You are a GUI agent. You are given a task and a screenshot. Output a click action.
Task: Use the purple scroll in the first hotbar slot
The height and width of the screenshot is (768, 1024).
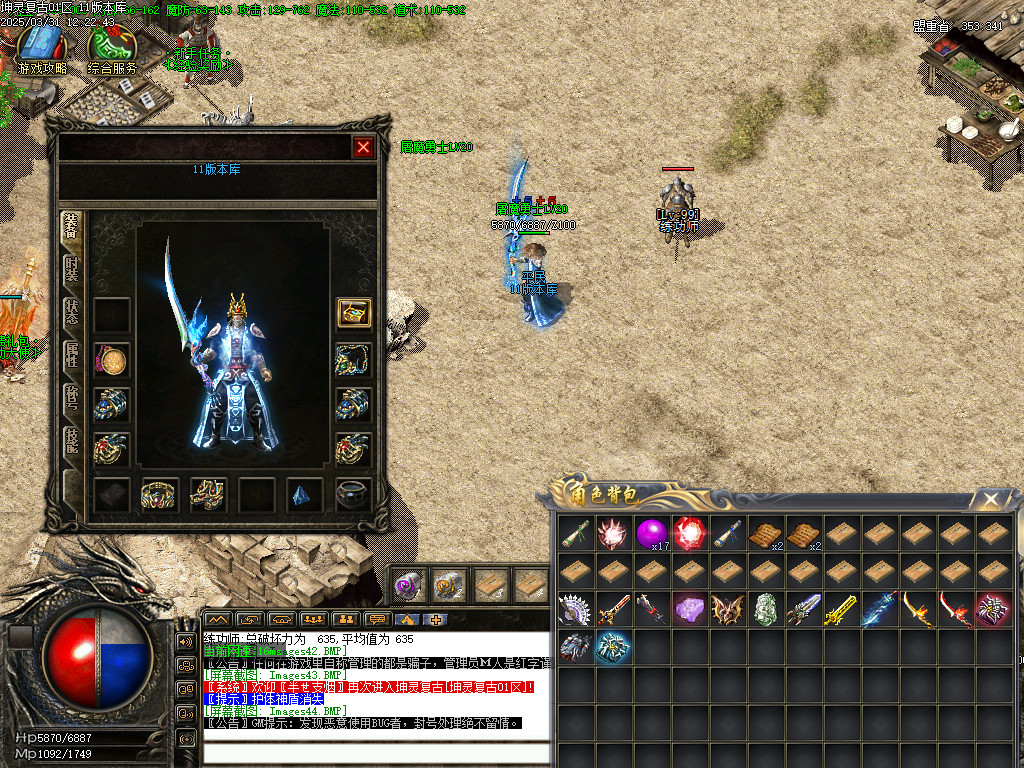tap(409, 584)
